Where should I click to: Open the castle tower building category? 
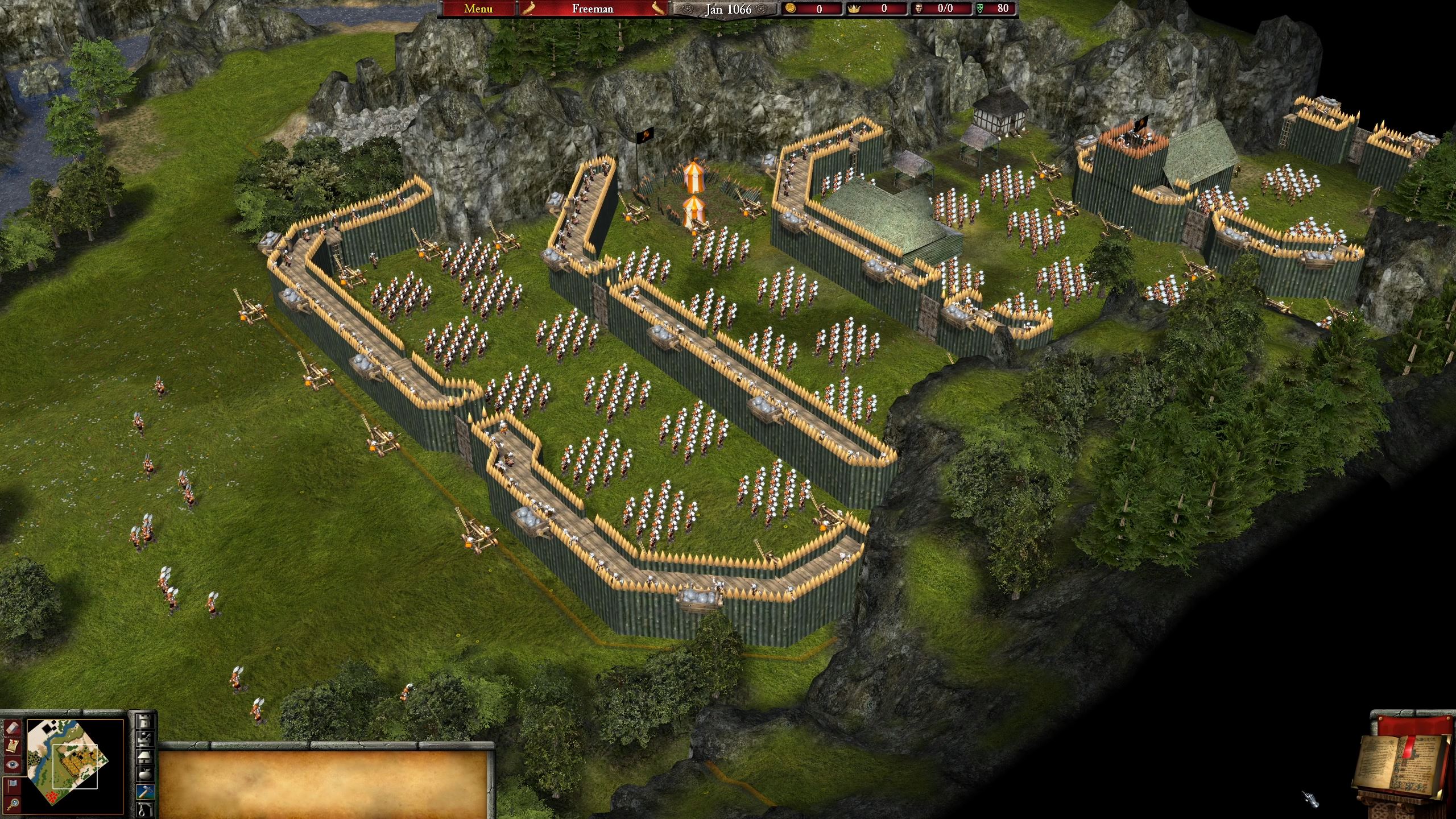click(x=146, y=721)
